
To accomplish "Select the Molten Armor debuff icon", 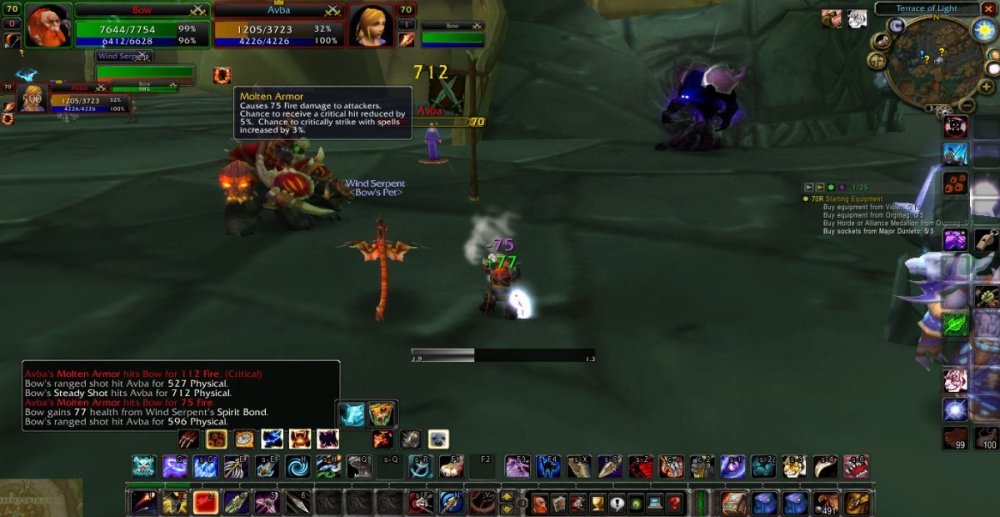I will point(222,75).
